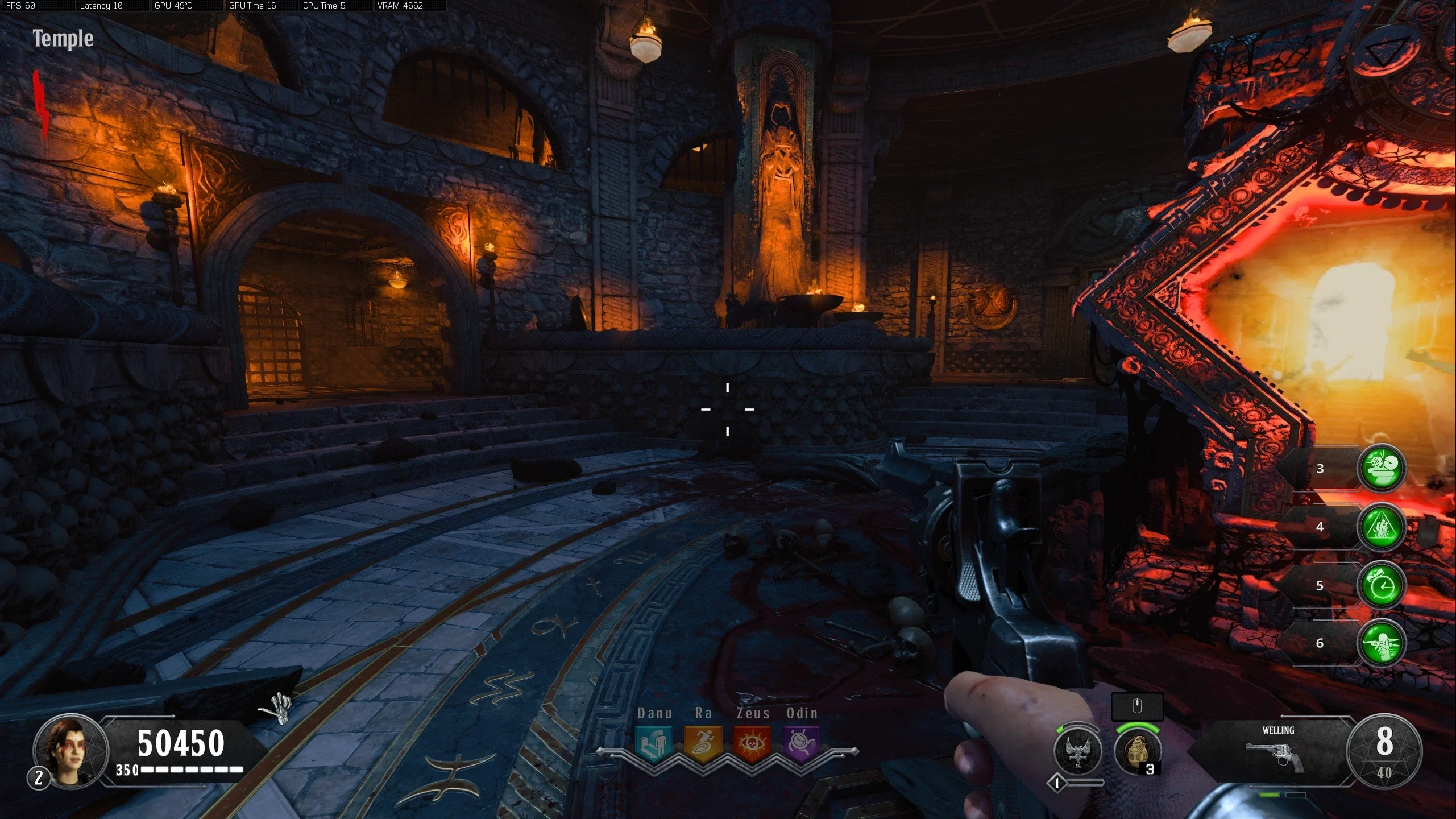Use the alarm clock elixir
1456x819 pixels.
1382,585
